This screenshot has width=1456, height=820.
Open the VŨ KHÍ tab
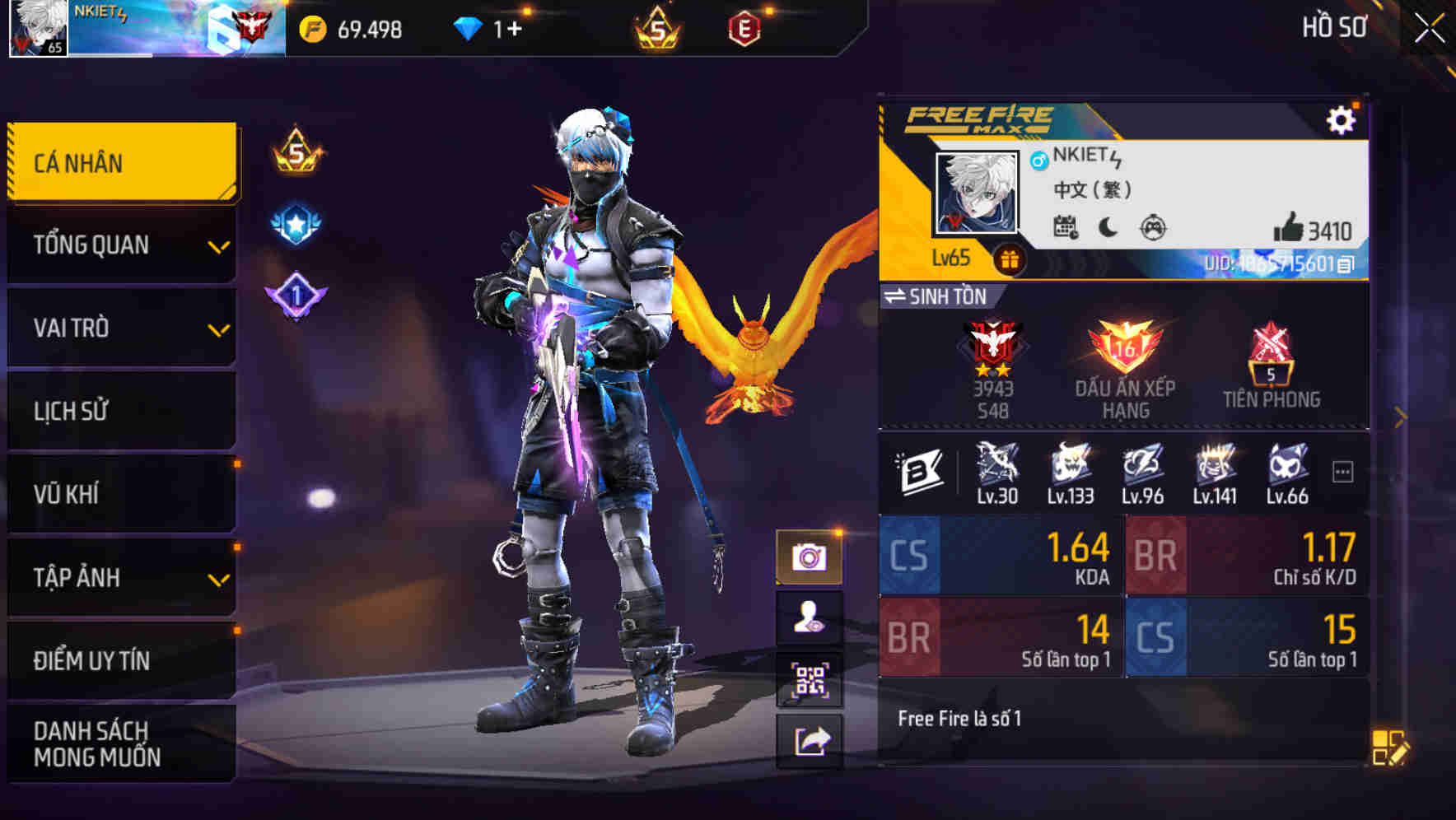119,493
